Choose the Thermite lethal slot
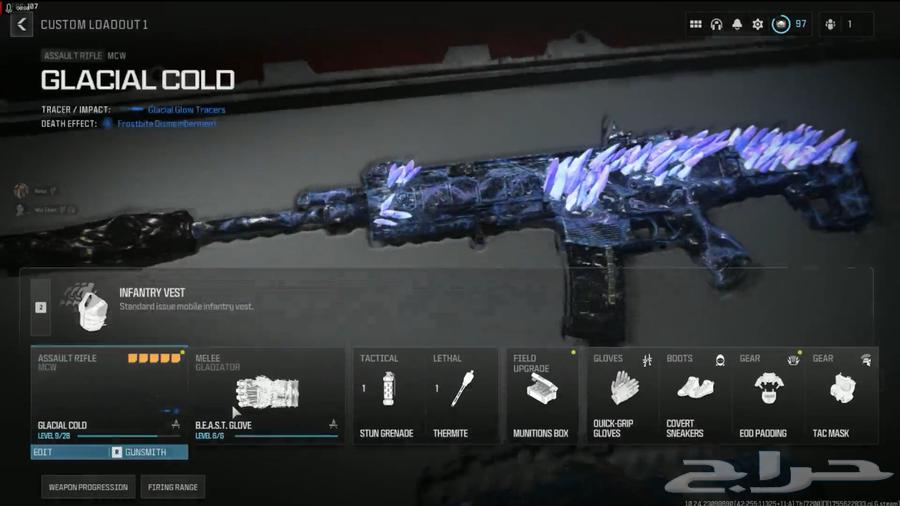This screenshot has width=900, height=506. pos(461,394)
